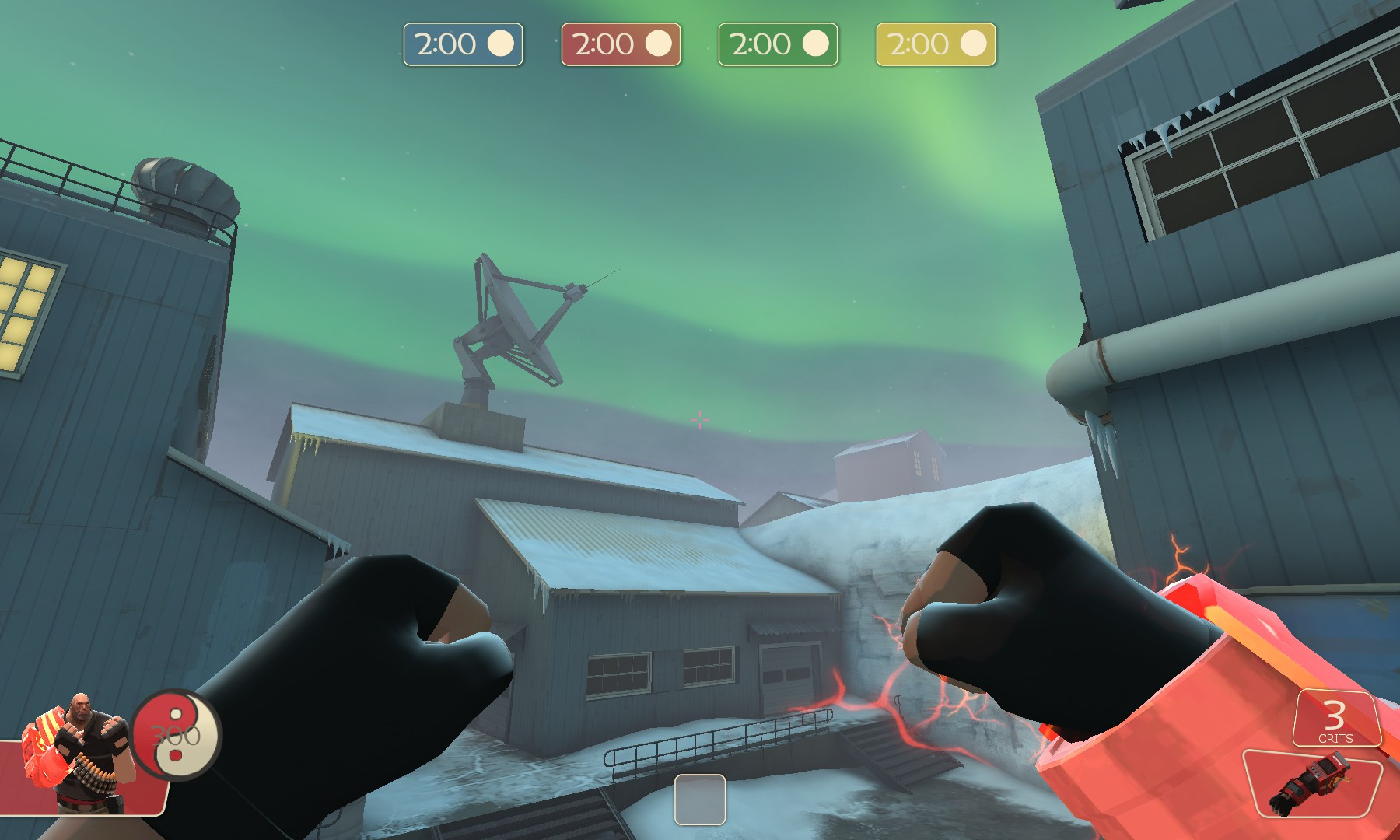
Task: Toggle the yellow team 2:00 timer panel
Action: (x=936, y=44)
